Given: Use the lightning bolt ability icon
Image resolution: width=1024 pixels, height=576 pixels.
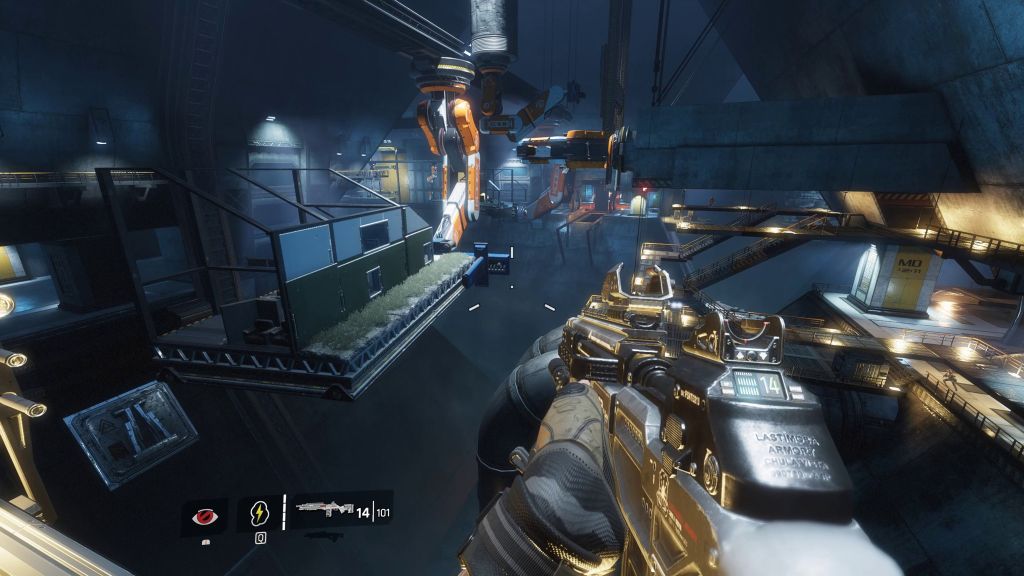Looking at the screenshot, I should pos(259,513).
